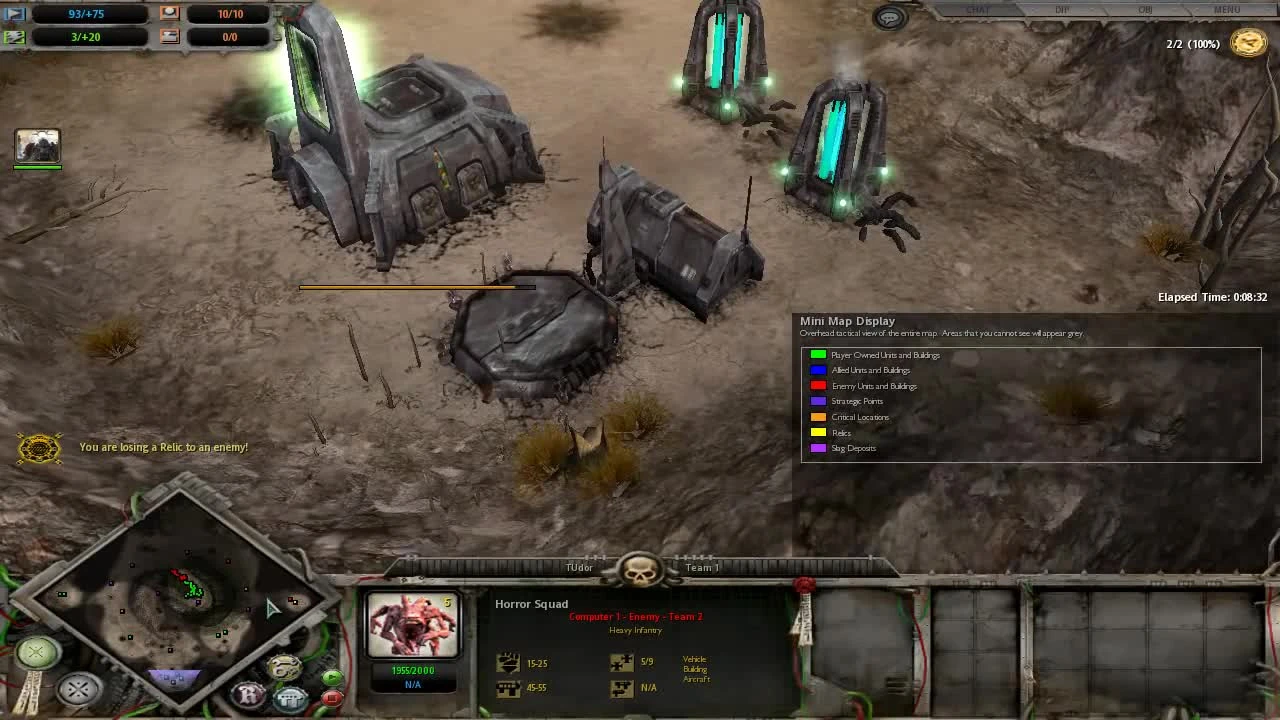Click the ornate R rune icon near minimap
Viewport: 1280px width, 720px height.
coord(247,695)
